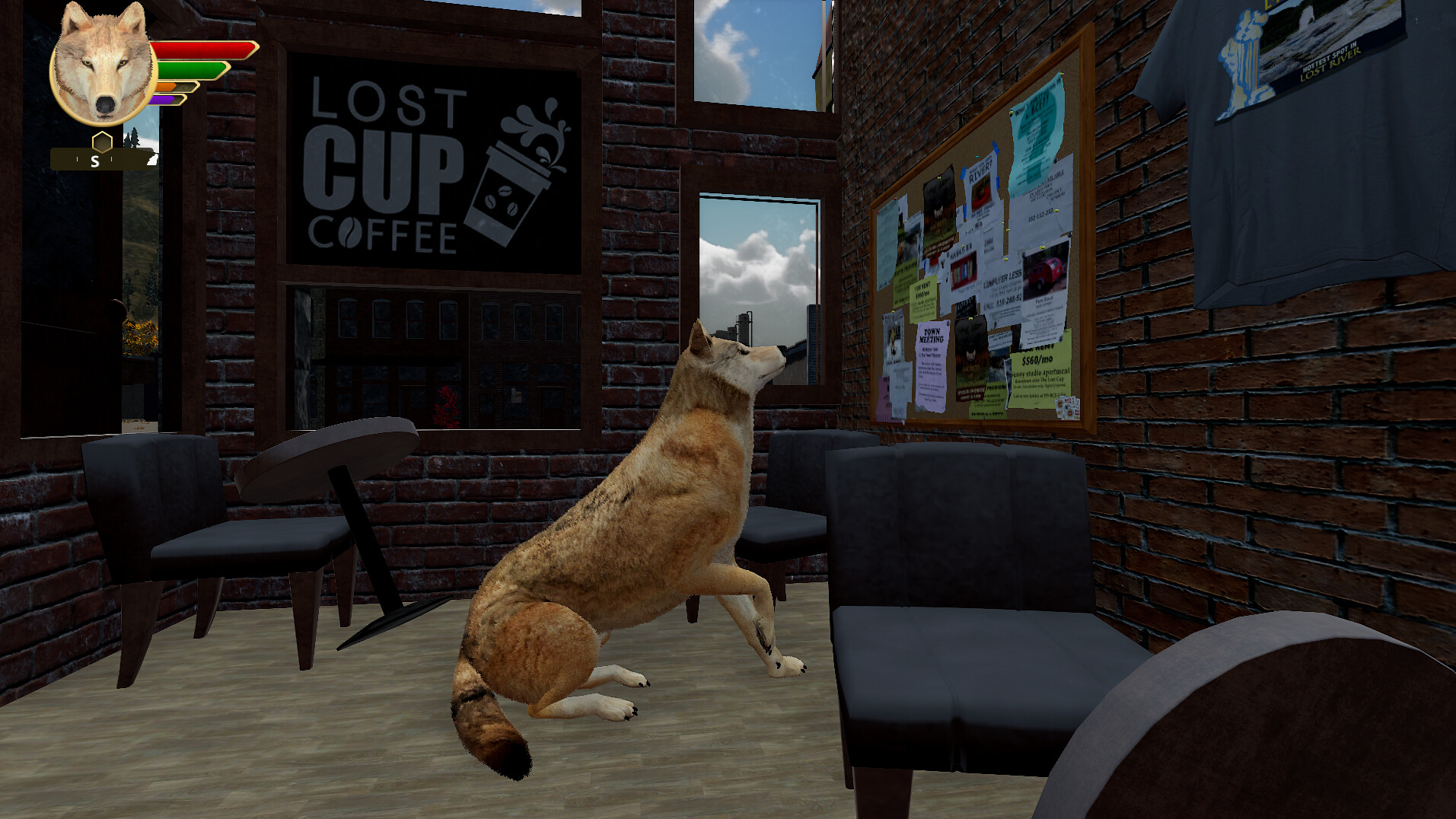The image size is (1456, 819).
Task: Click the tear-off tabs at the board's bottom corner
Action: click(x=1067, y=409)
